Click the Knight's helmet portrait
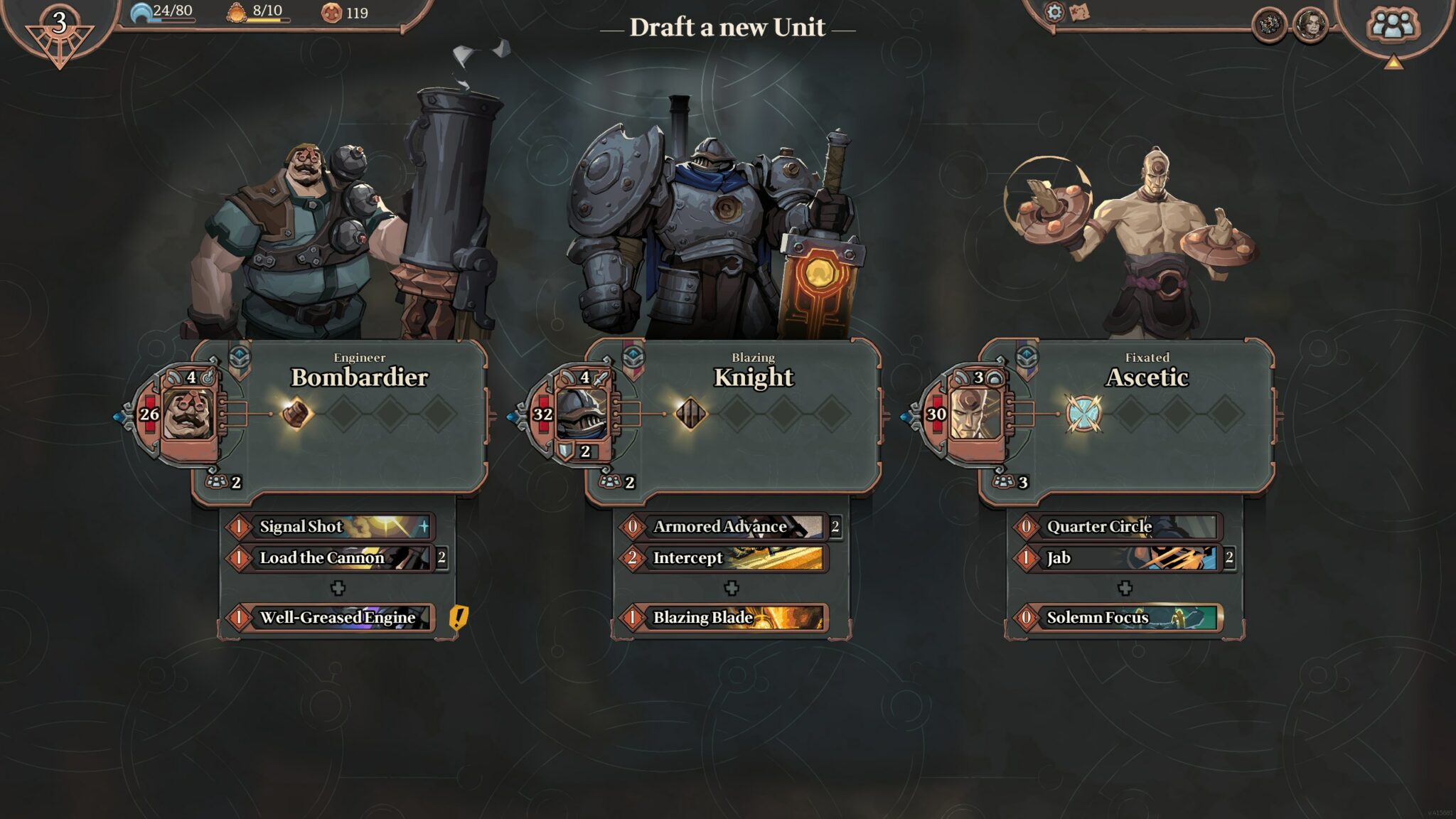 coord(582,414)
